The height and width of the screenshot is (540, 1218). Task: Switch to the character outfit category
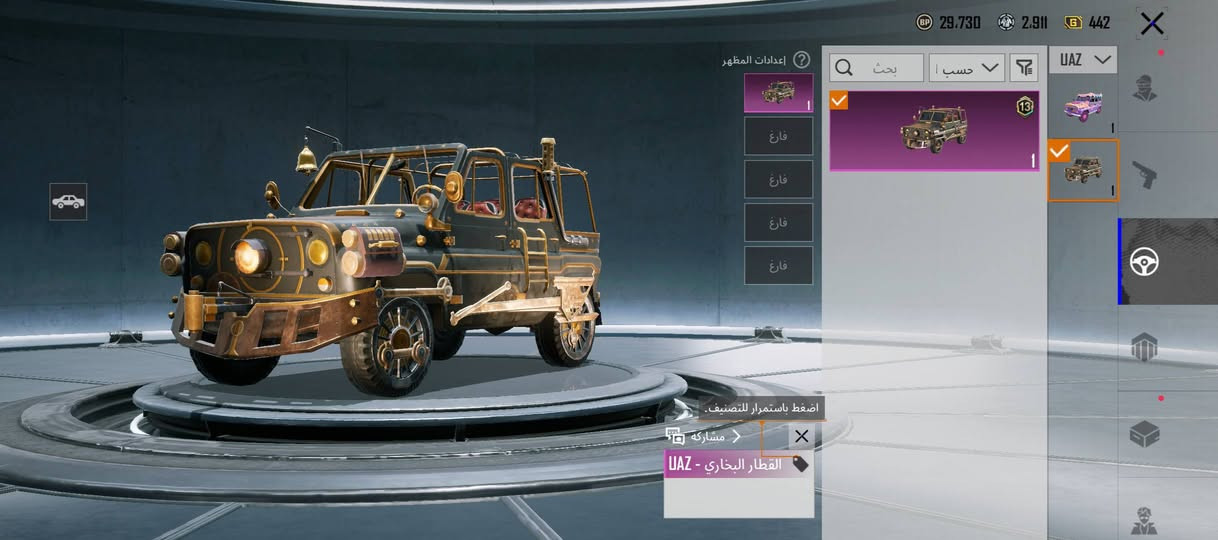[x=1145, y=88]
